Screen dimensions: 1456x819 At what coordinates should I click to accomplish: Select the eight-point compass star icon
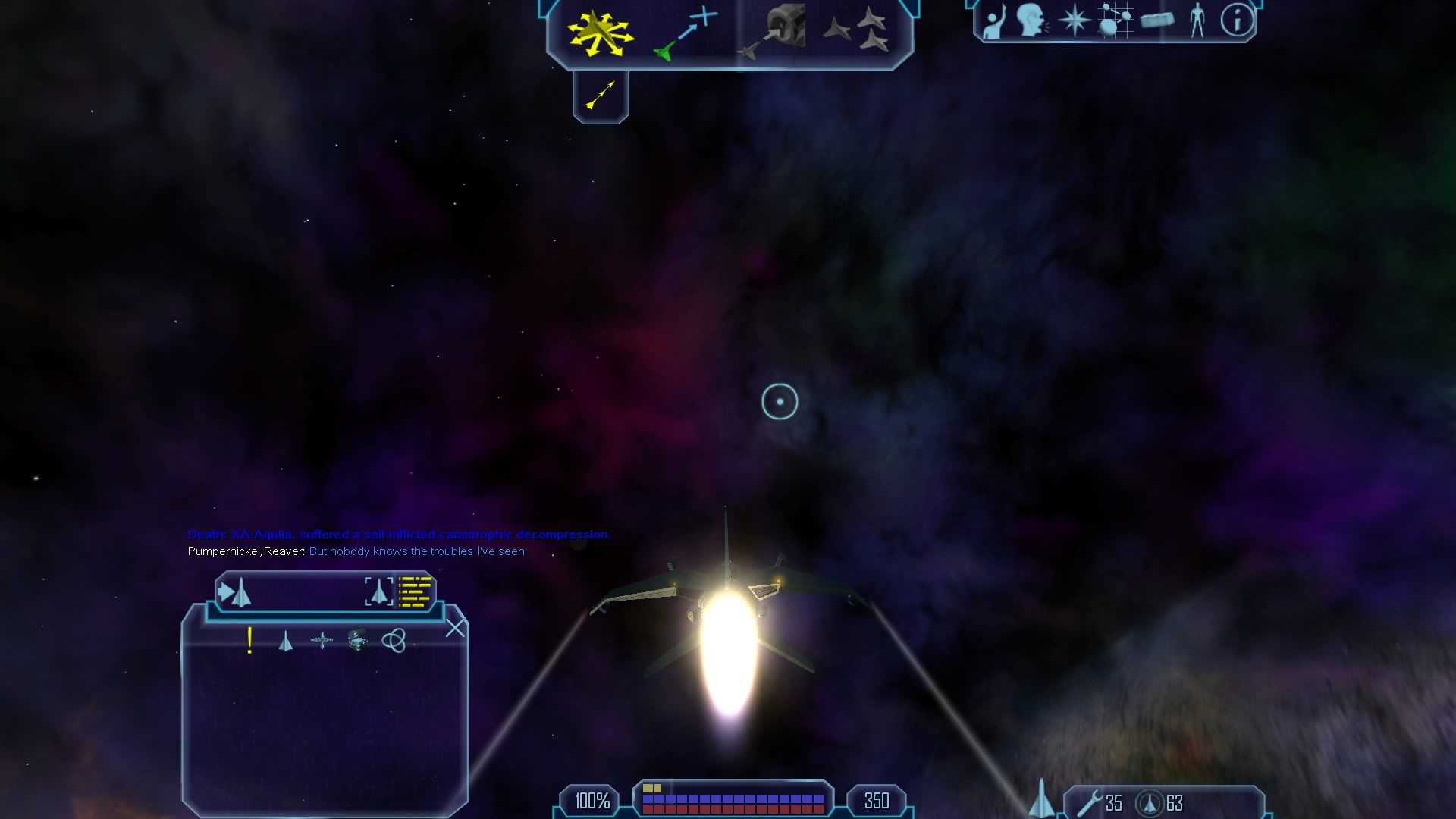coord(1074,20)
